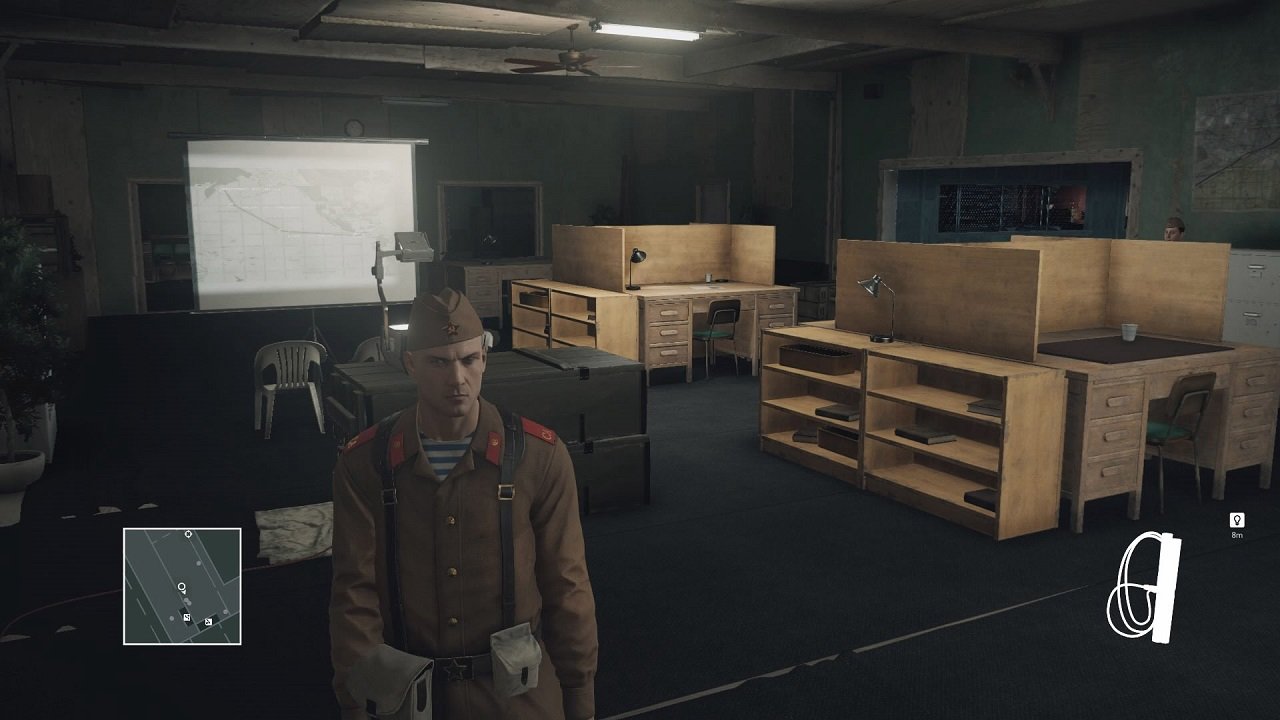Viewport: 1280px width, 720px height.
Task: Click the player arrow marker on the minimap
Action: (x=184, y=592)
